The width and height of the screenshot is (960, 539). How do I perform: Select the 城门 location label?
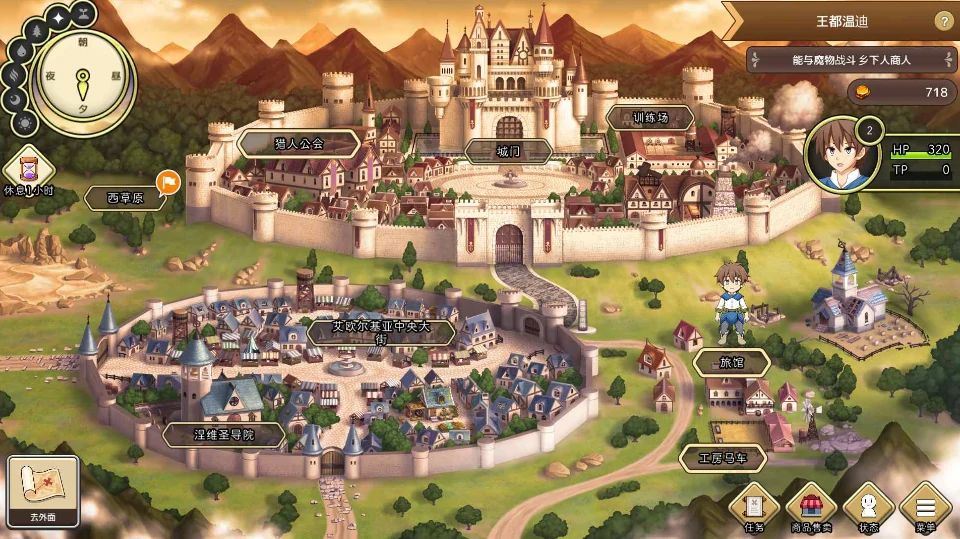coord(509,151)
